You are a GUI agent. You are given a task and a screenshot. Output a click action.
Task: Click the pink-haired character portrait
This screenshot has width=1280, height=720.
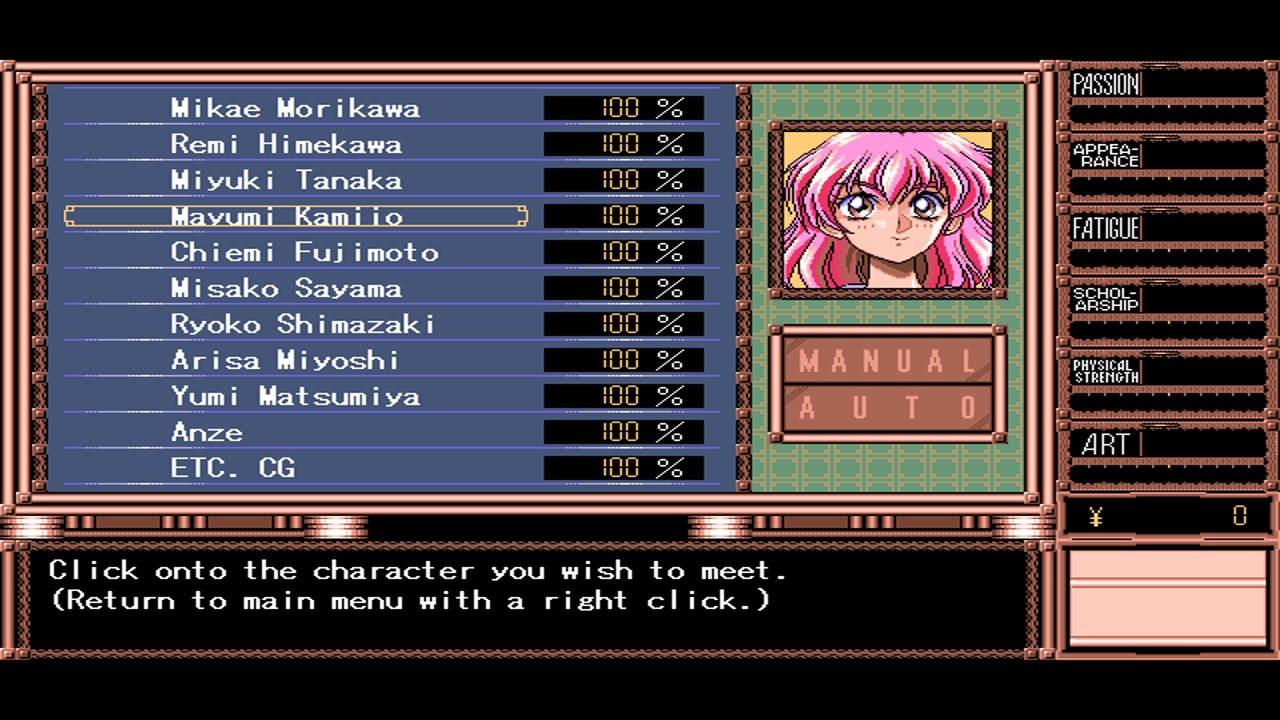(x=888, y=210)
